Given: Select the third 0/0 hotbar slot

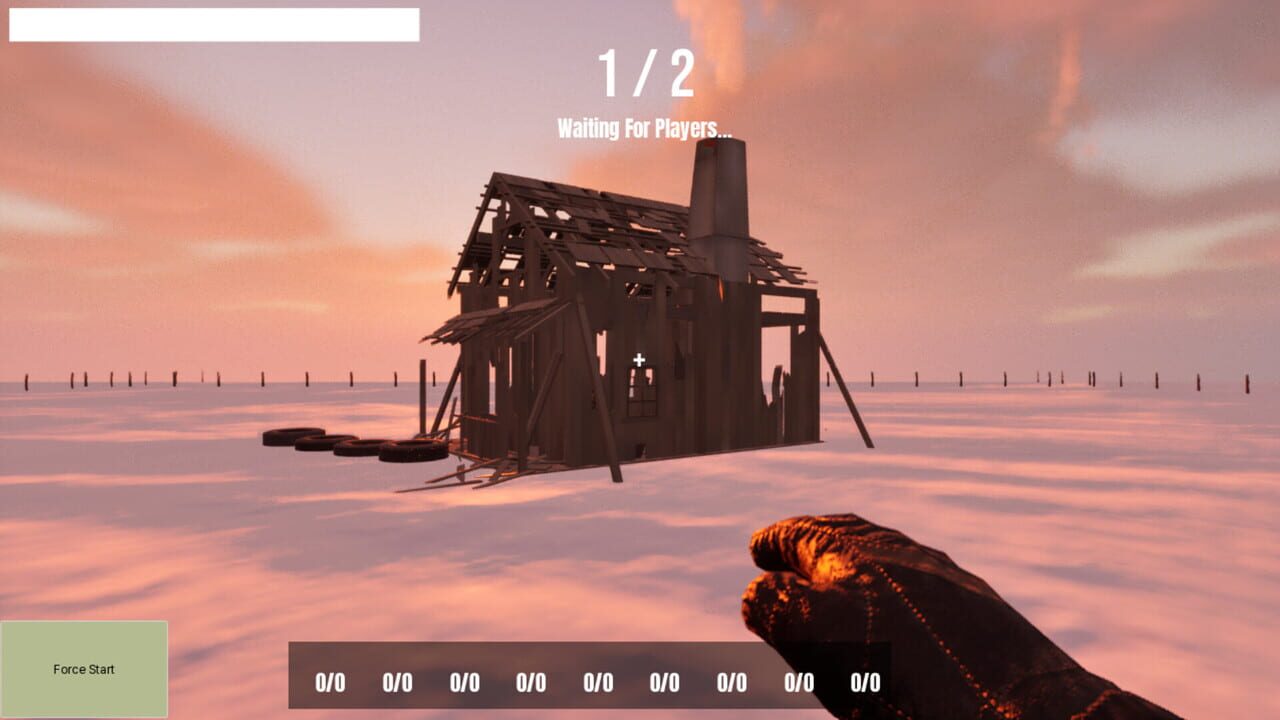Looking at the screenshot, I should [x=465, y=683].
